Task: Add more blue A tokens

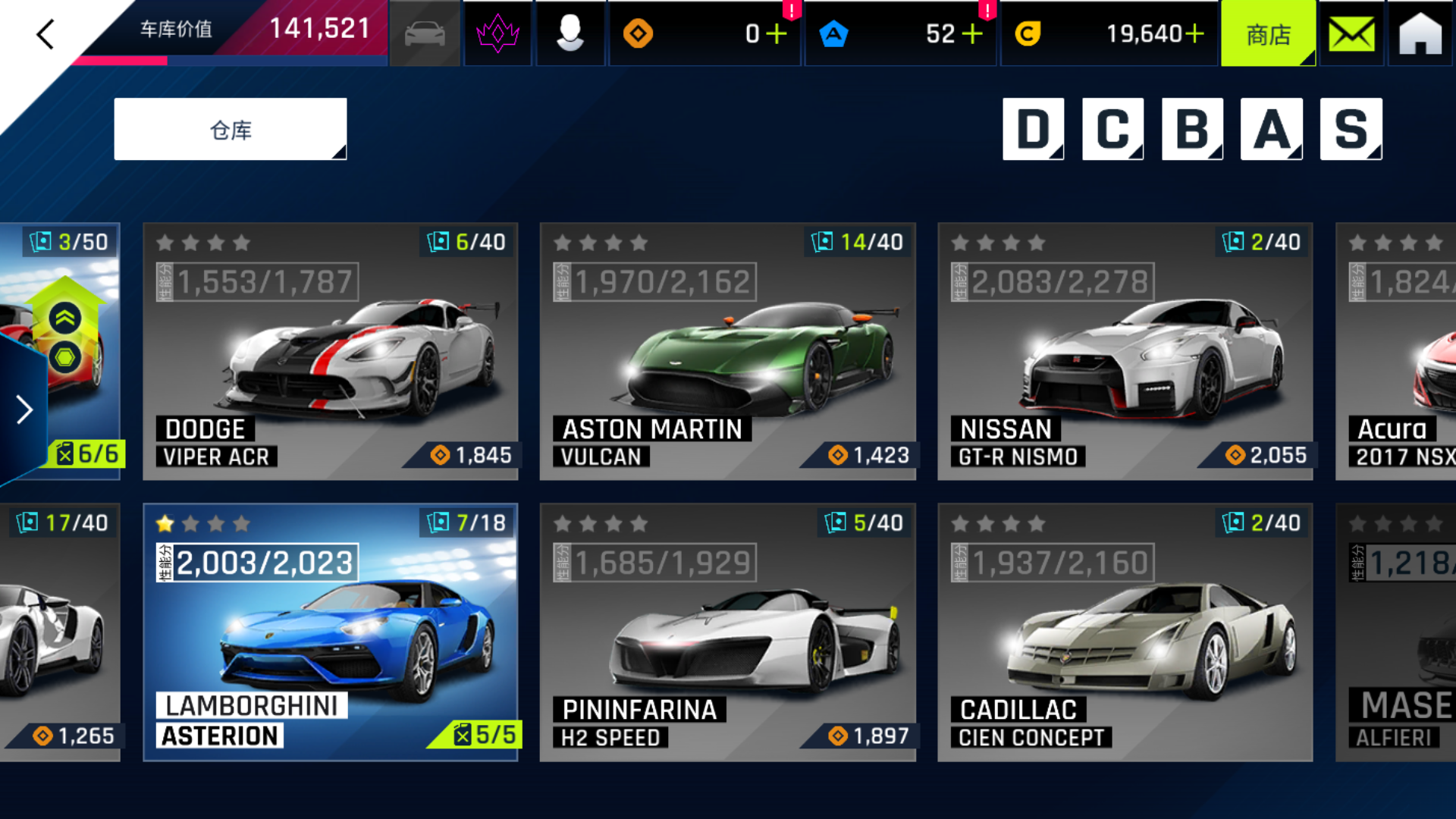Action: [x=972, y=34]
